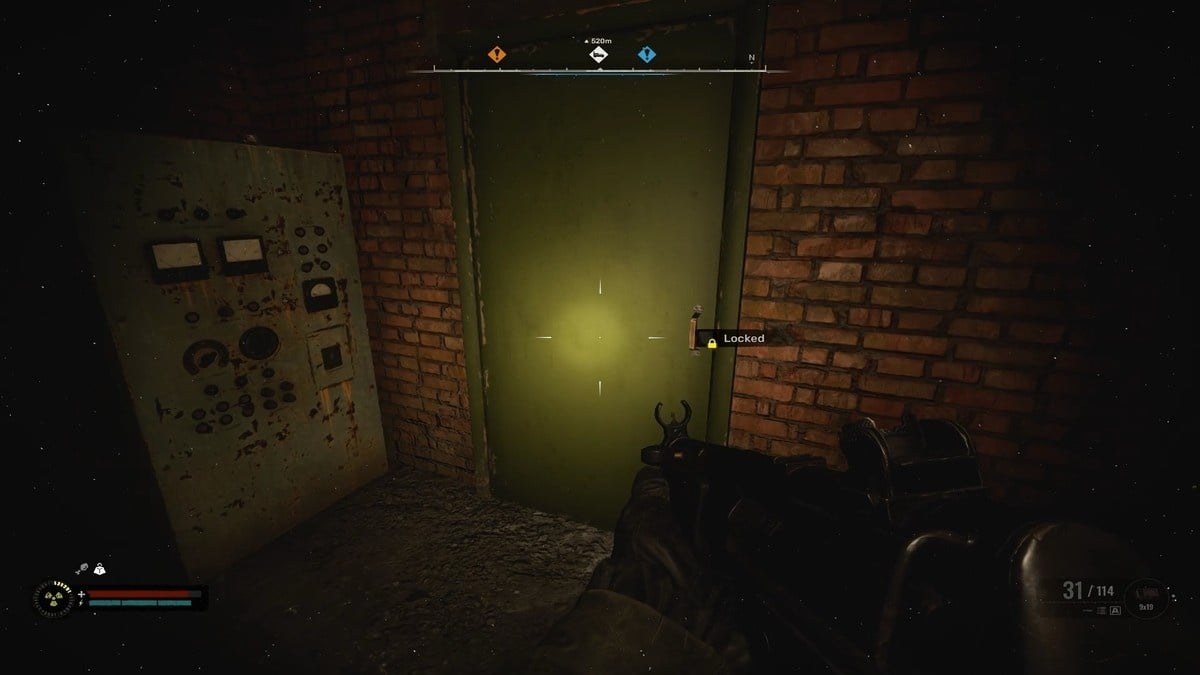The width and height of the screenshot is (1200, 675).
Task: Click the weight kettlebell status icon
Action: point(99,569)
